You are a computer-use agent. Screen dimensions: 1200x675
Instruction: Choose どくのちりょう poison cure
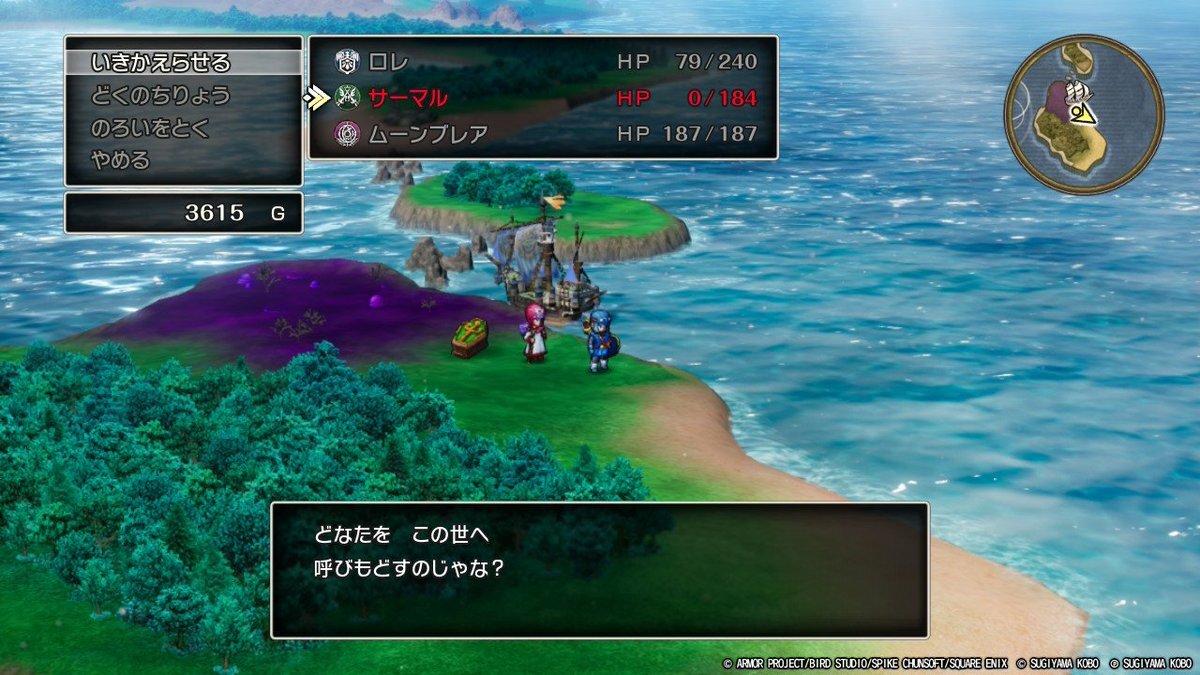[160, 96]
